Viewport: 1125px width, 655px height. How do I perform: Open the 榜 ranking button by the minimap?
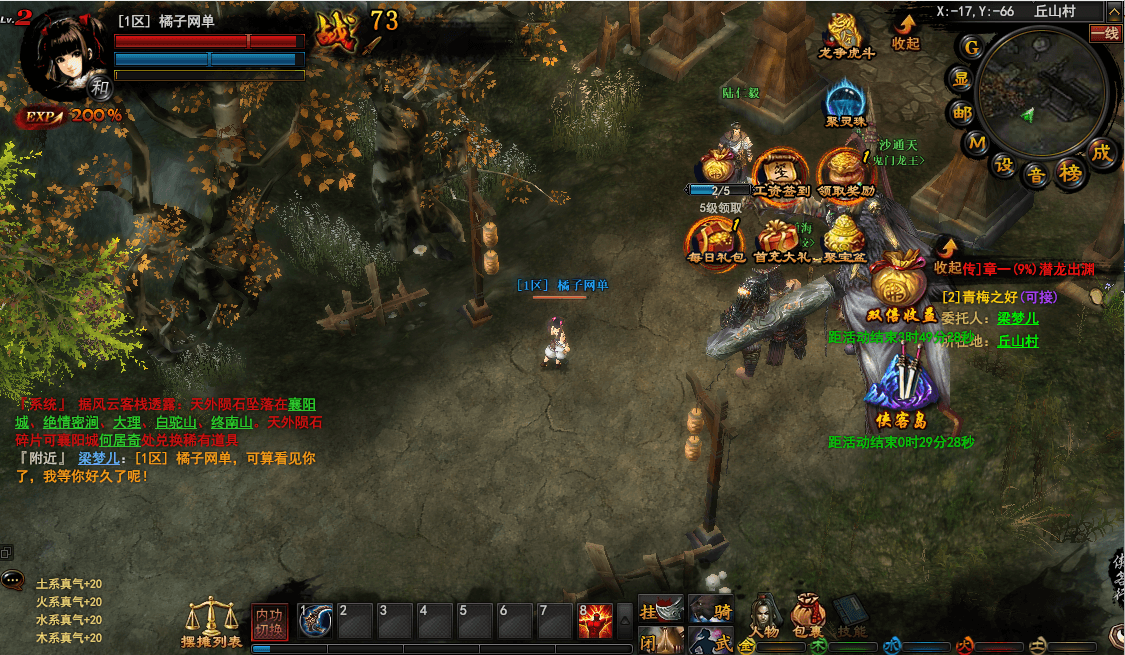[x=1071, y=172]
